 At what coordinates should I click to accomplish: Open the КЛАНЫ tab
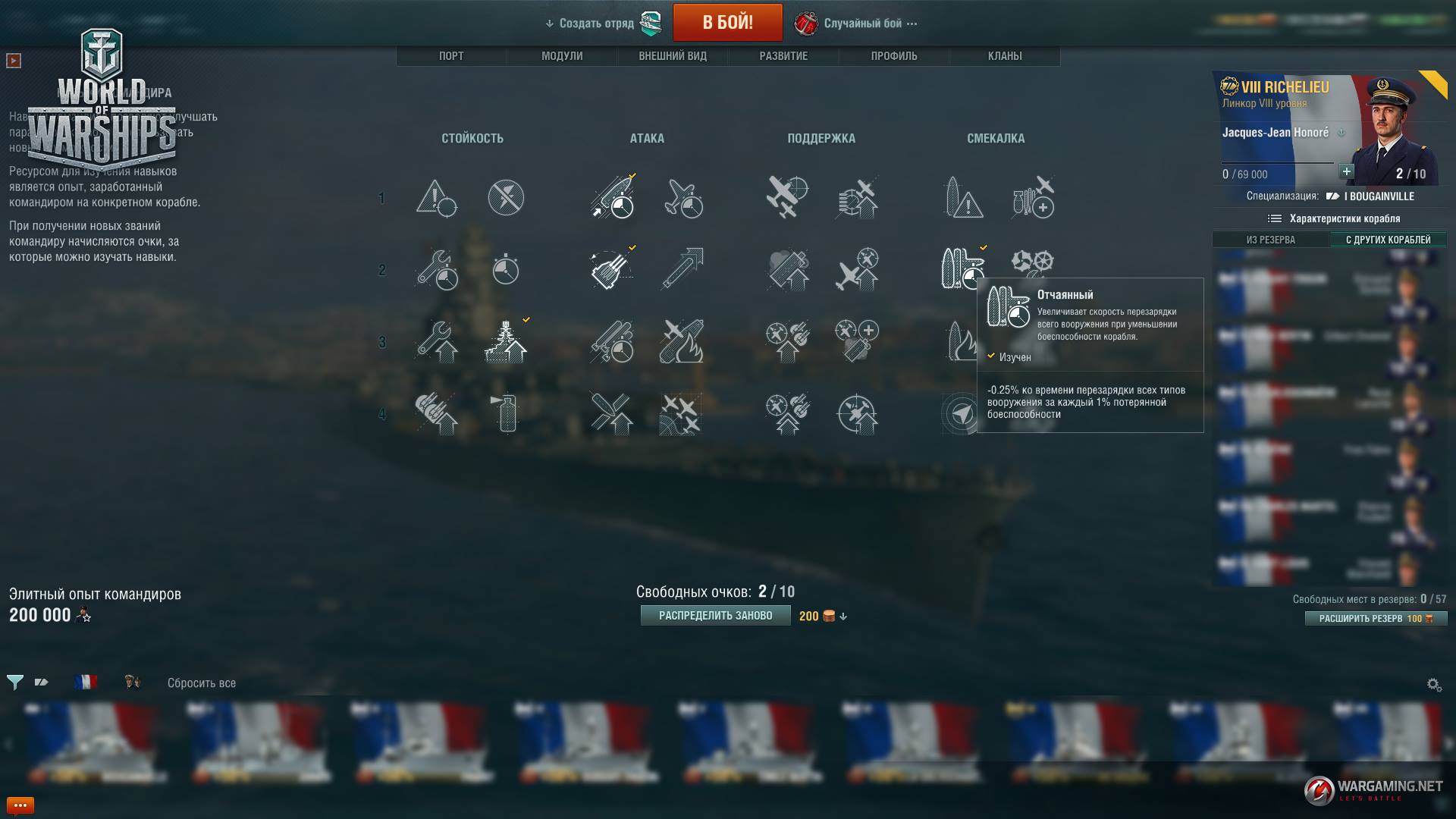[1005, 56]
